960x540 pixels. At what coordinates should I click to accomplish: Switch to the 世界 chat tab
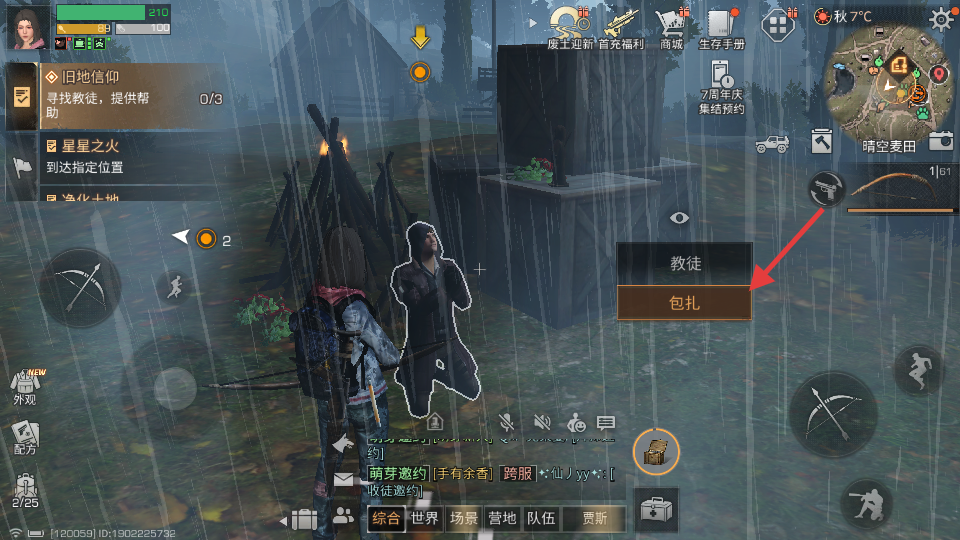click(425, 518)
